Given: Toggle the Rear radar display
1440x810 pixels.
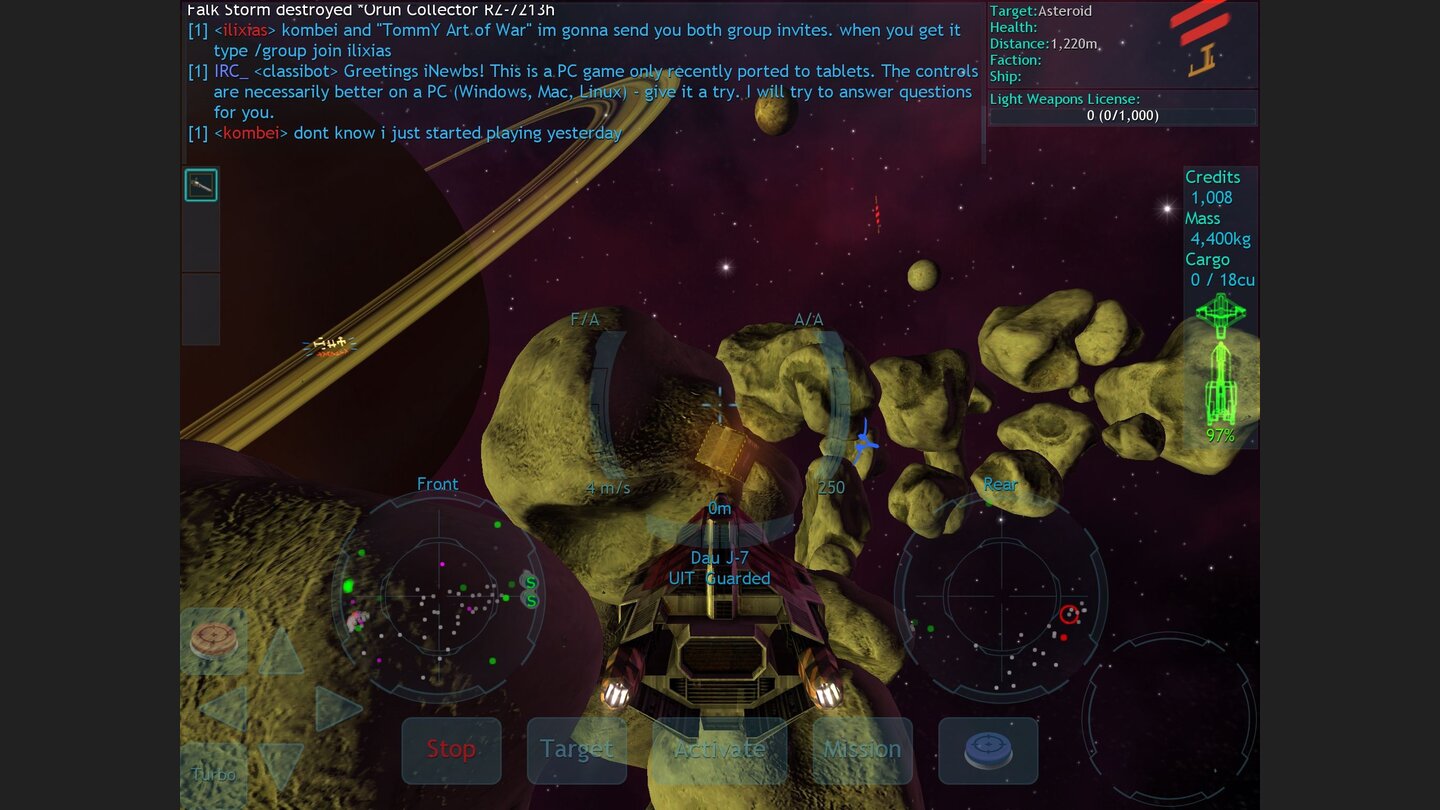Looking at the screenshot, I should pos(1000,595).
